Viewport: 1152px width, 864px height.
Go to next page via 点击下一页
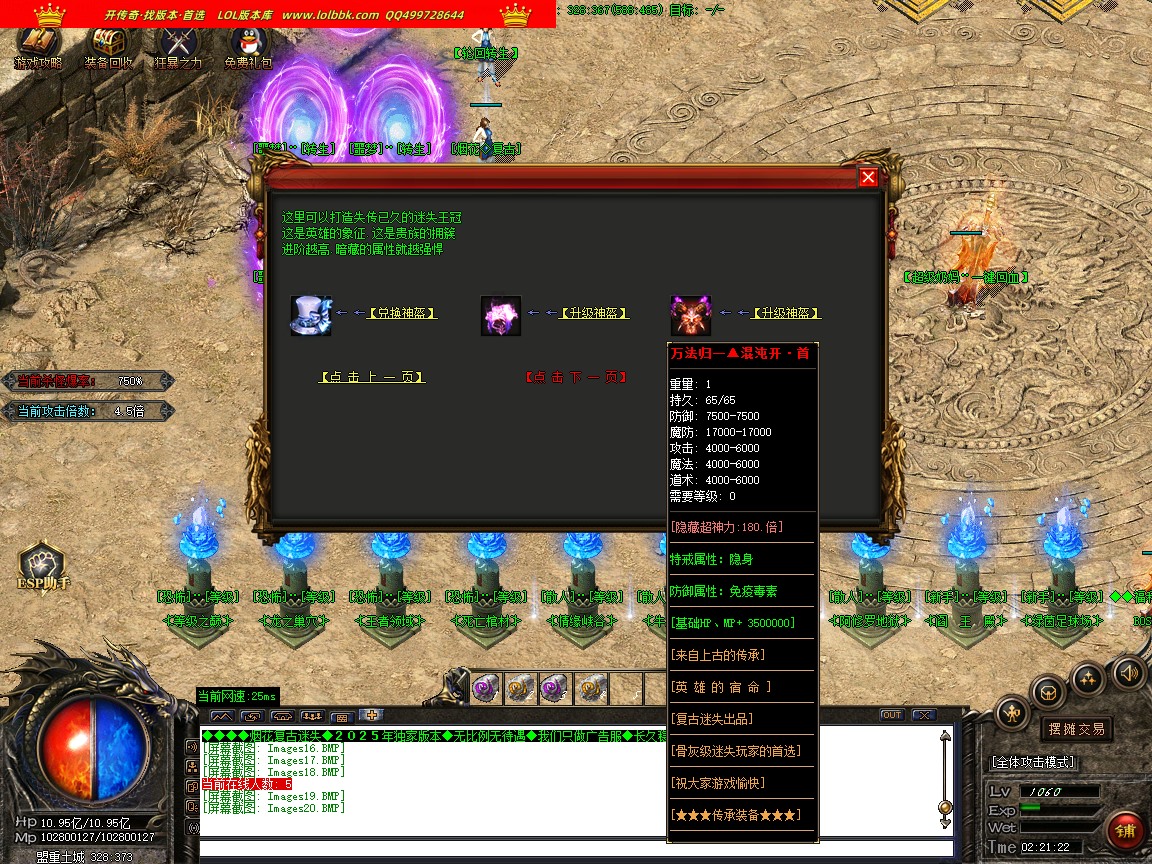576,377
